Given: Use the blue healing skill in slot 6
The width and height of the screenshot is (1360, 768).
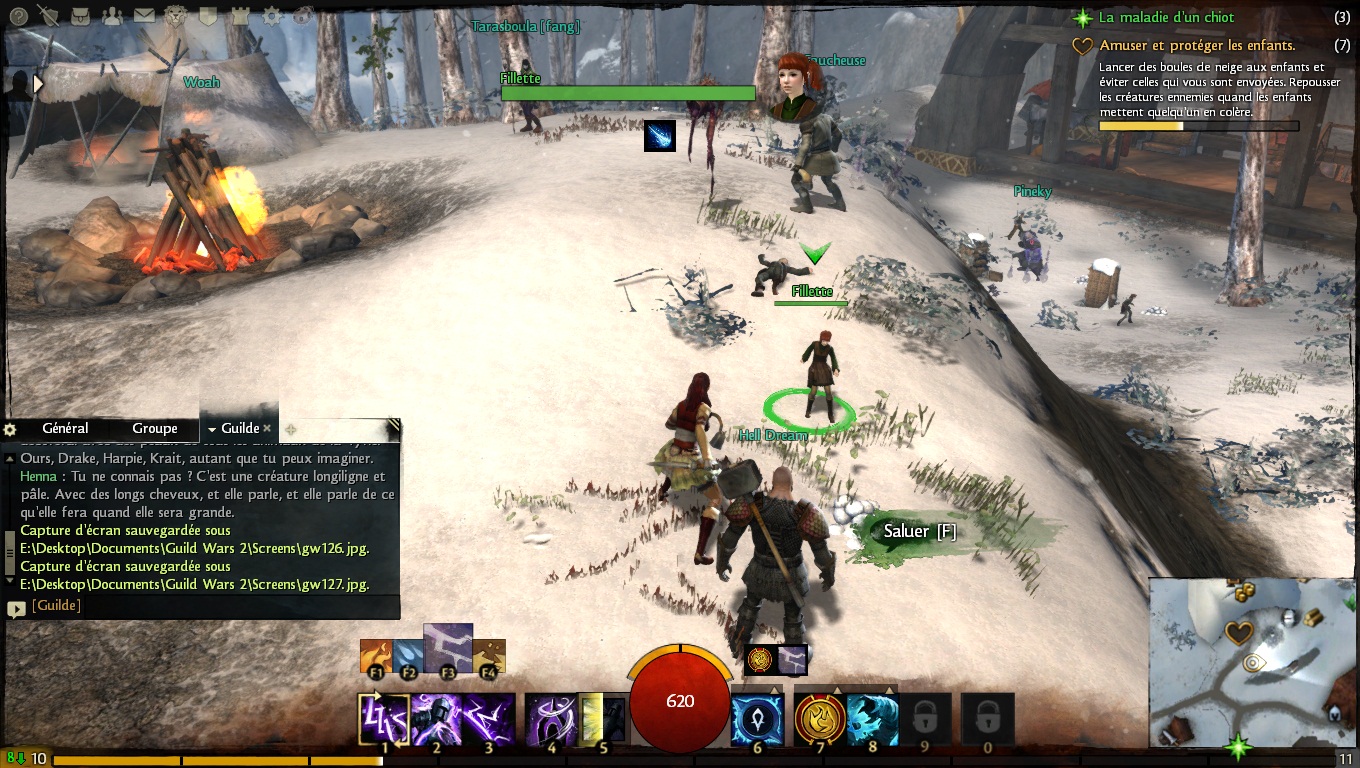Looking at the screenshot, I should 756,719.
